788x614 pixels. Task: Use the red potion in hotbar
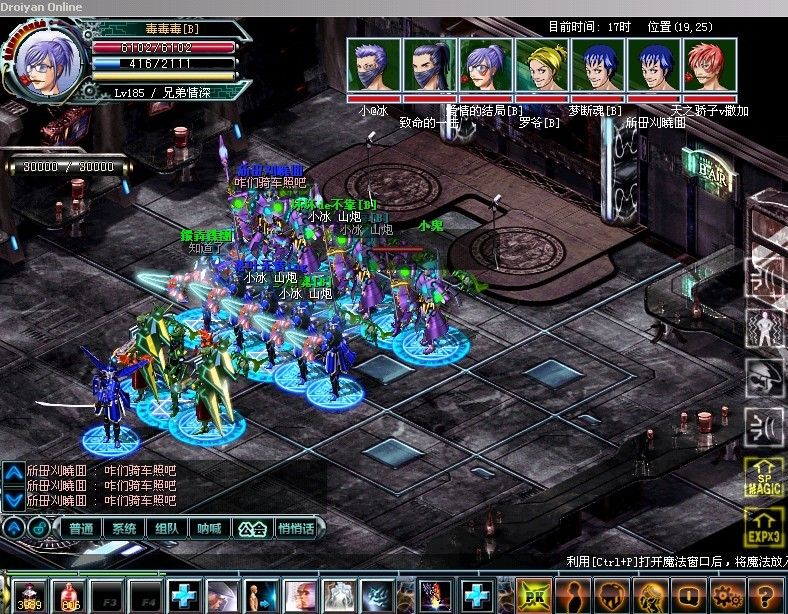coord(70,597)
